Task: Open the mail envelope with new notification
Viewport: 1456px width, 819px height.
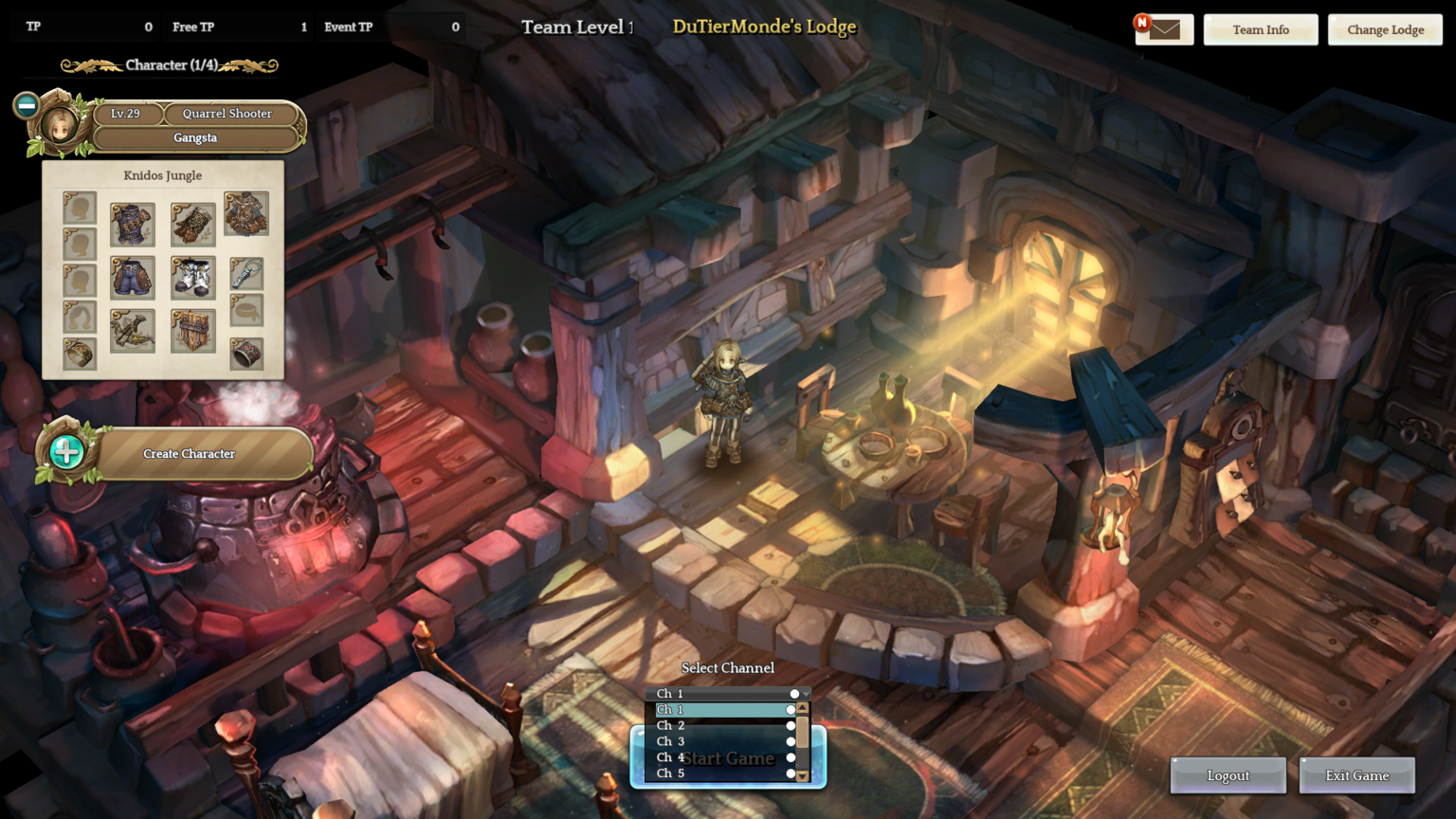Action: click(1164, 29)
